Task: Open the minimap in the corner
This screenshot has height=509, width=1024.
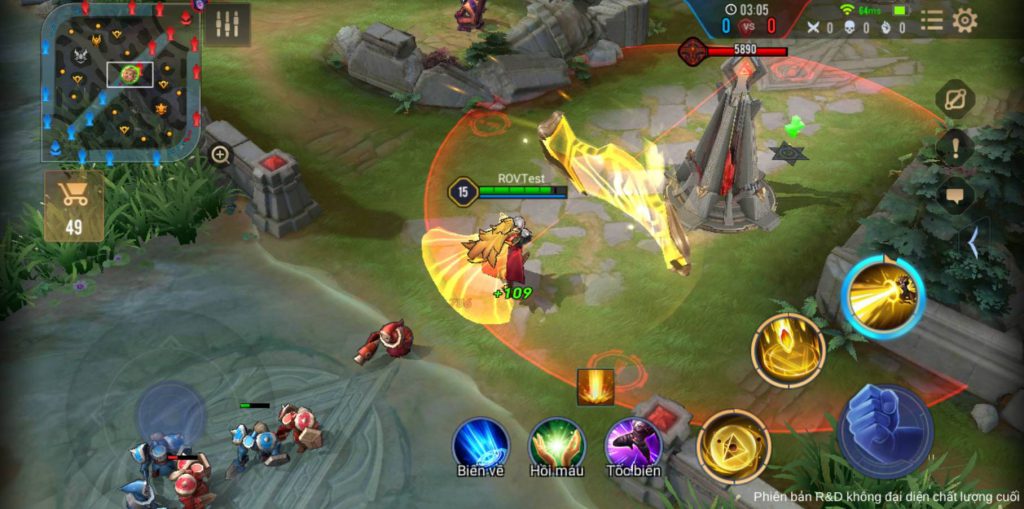Action: click(120, 82)
